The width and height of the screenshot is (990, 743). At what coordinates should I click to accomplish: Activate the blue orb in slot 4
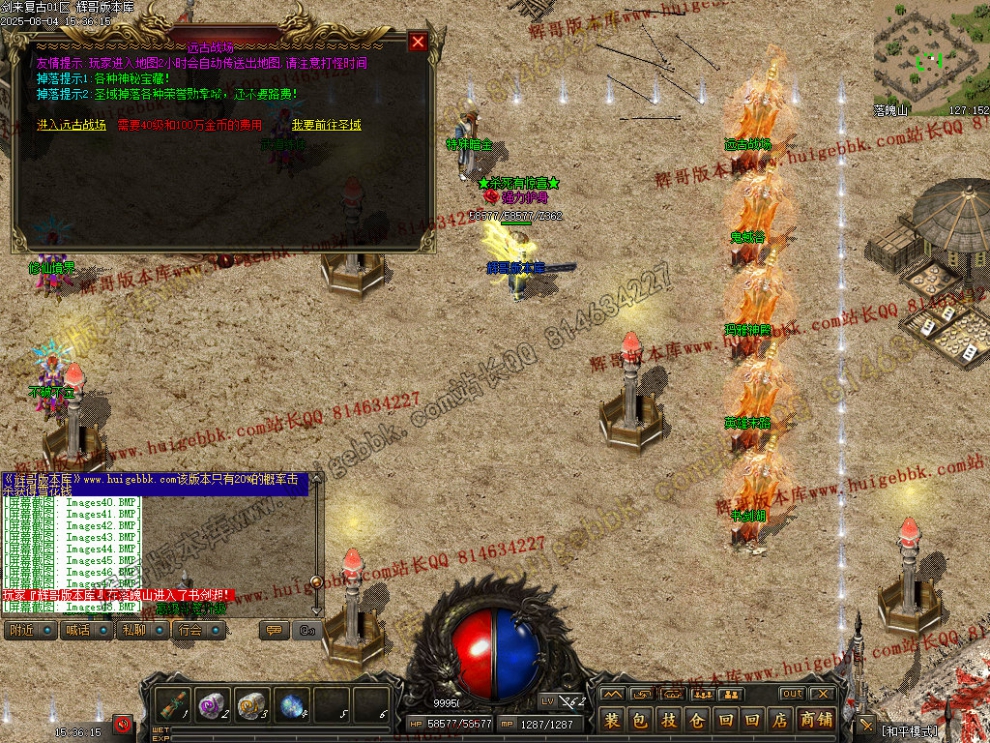click(x=291, y=705)
